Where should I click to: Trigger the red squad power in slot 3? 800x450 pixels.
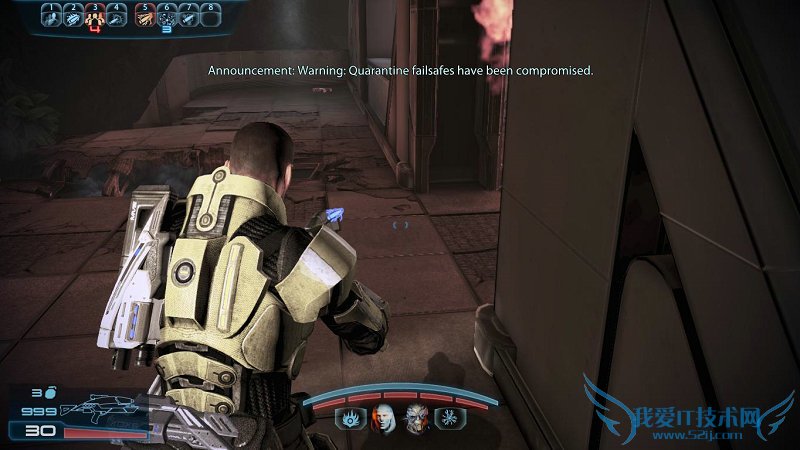coord(96,16)
